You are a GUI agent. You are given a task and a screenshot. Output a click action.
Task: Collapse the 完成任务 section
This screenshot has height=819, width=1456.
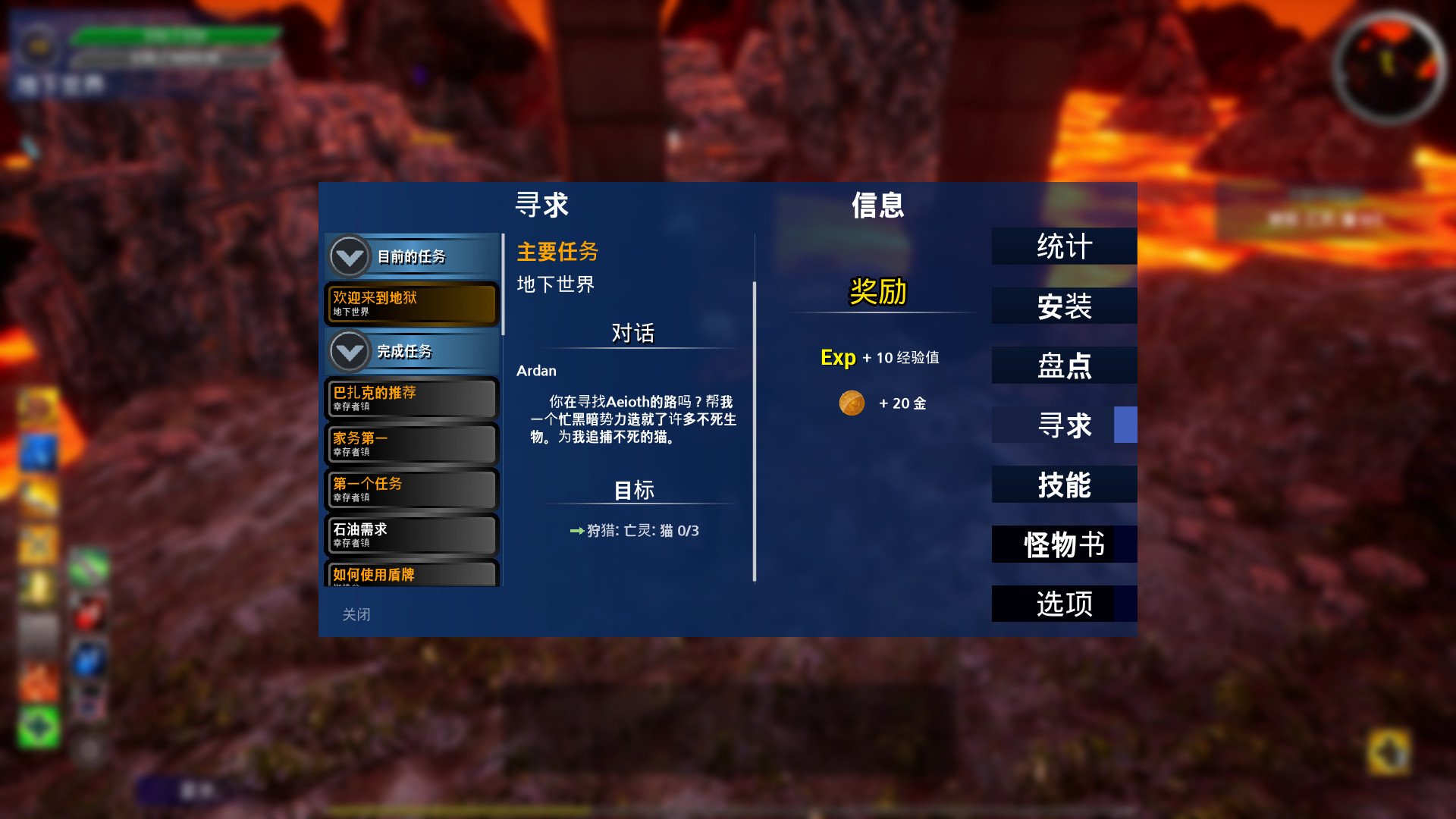pyautogui.click(x=349, y=352)
